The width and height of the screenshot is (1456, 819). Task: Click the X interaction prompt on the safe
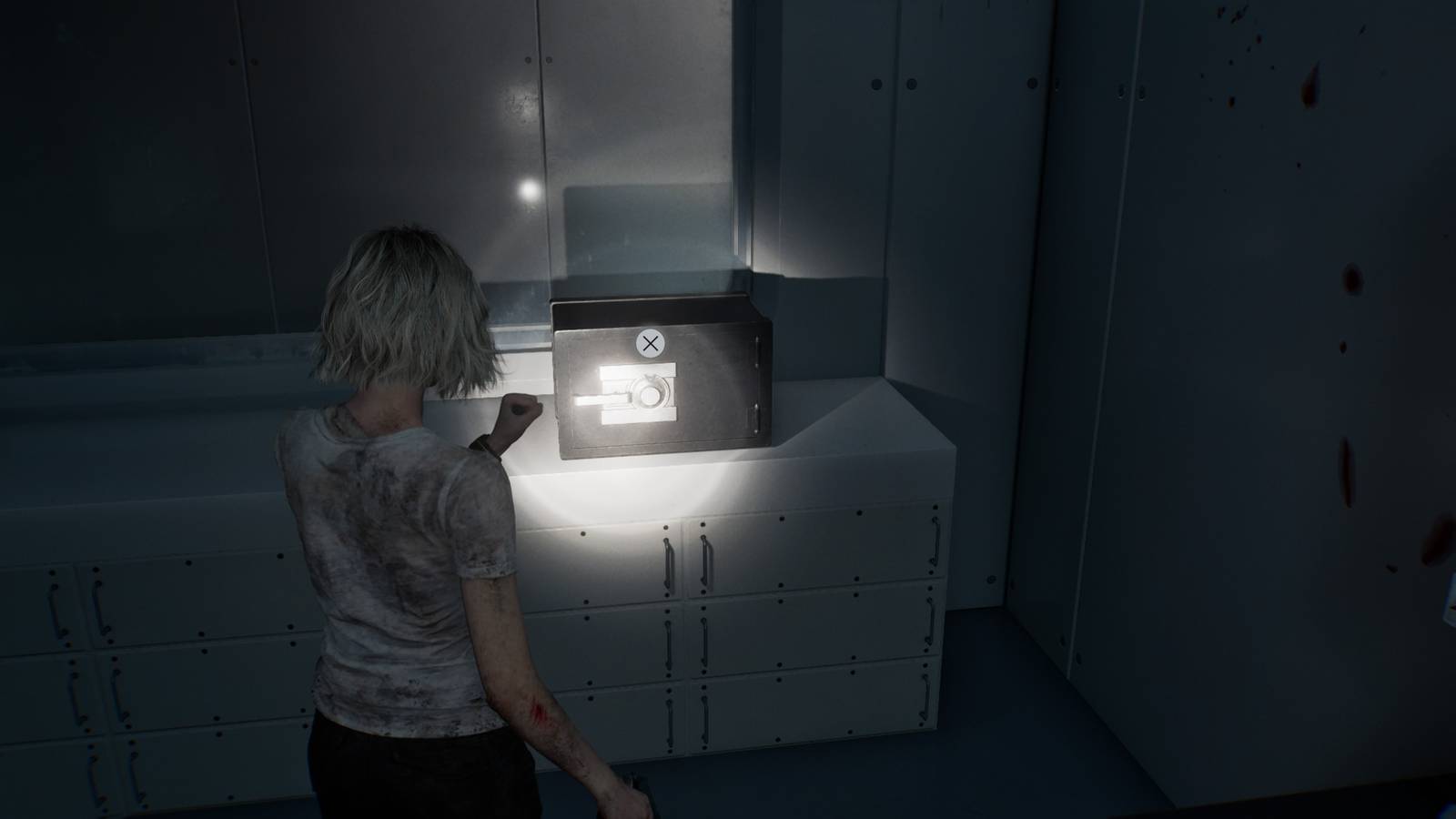(x=652, y=343)
